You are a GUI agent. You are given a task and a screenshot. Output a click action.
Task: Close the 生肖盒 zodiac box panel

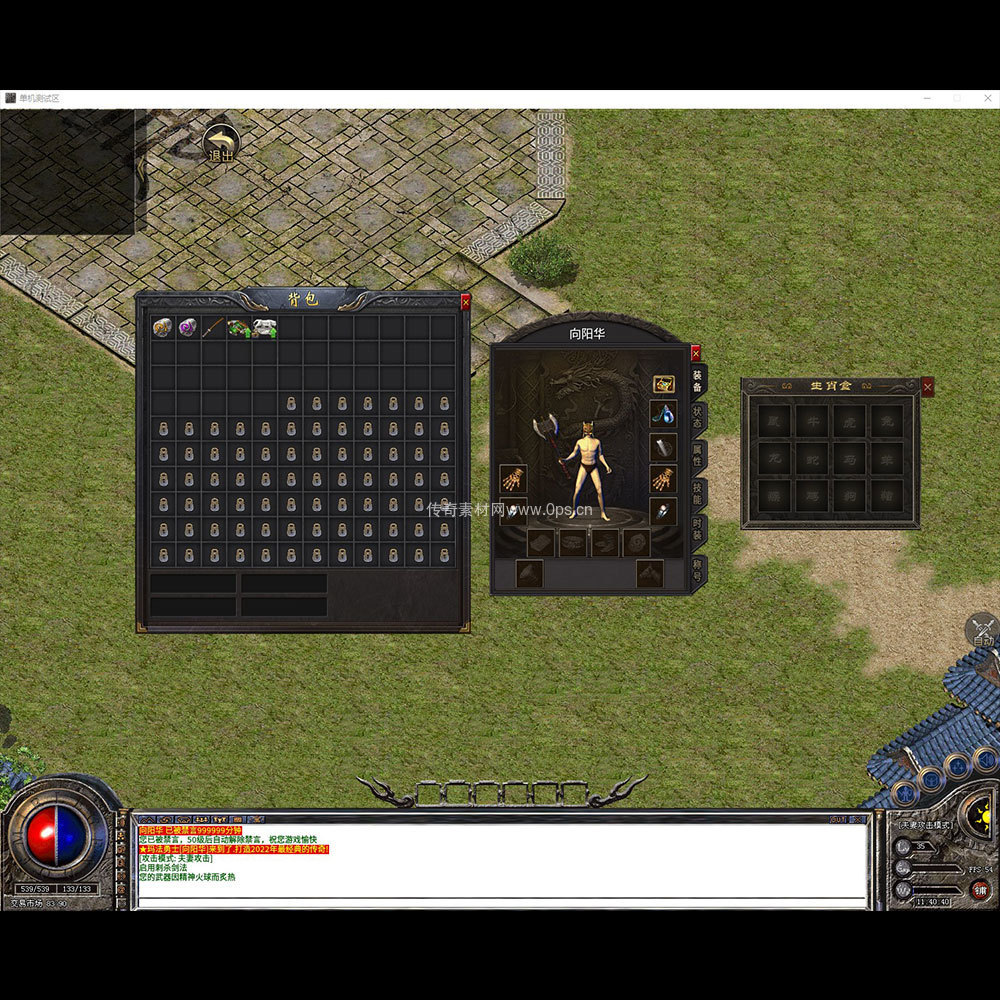(x=928, y=386)
